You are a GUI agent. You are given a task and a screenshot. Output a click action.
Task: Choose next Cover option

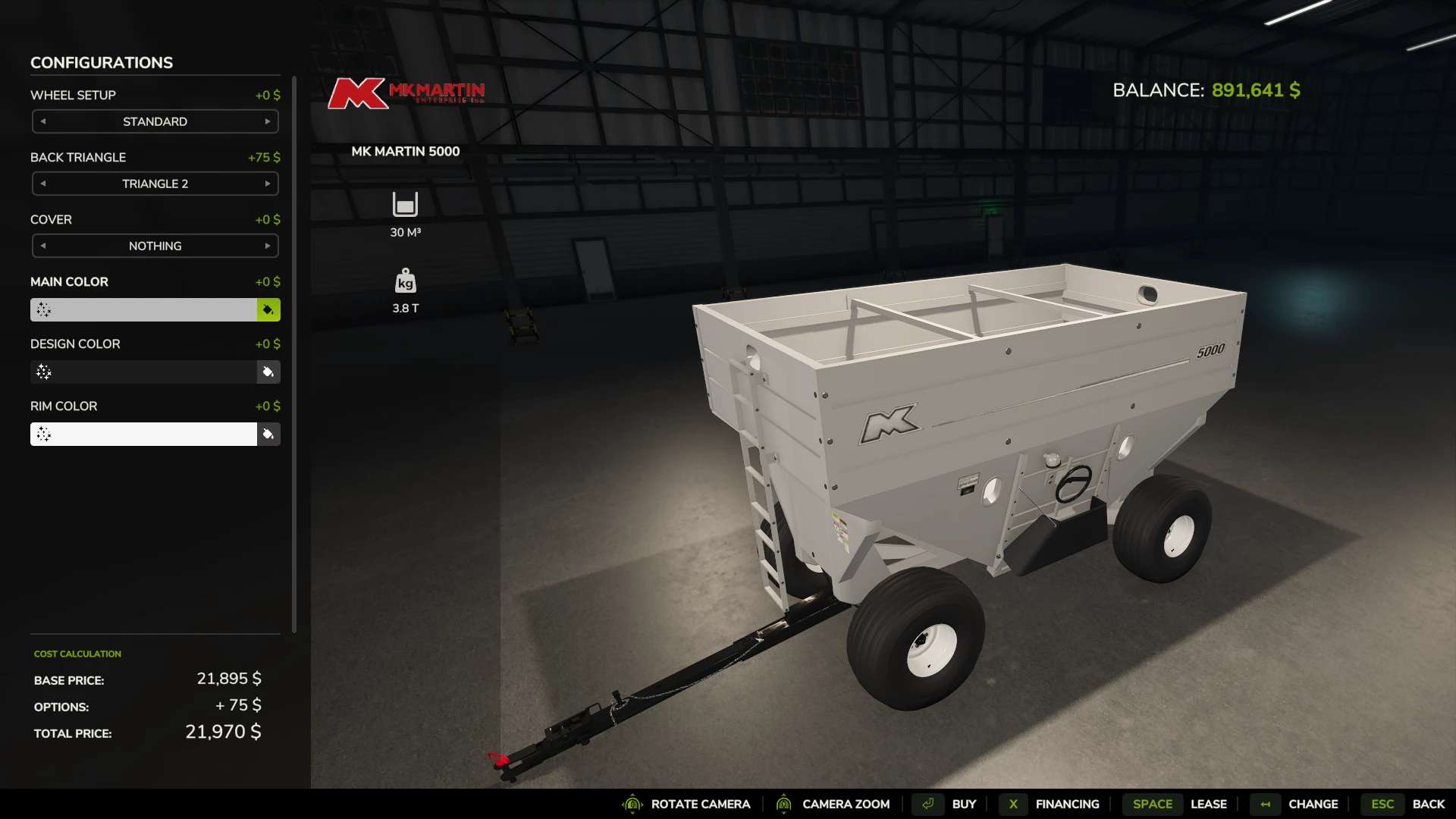pyautogui.click(x=267, y=246)
